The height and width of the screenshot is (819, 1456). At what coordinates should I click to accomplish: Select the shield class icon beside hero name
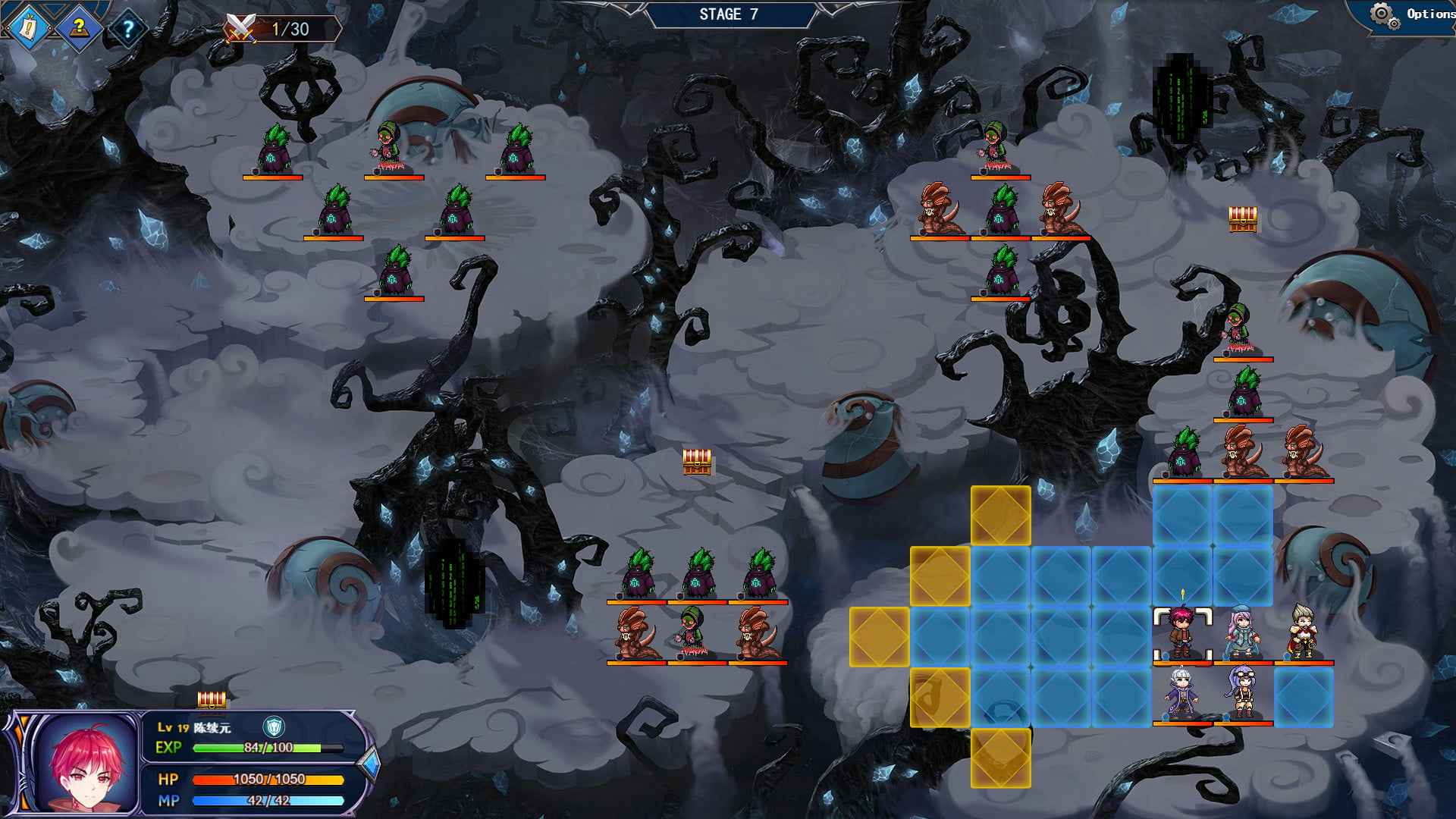coord(274,727)
